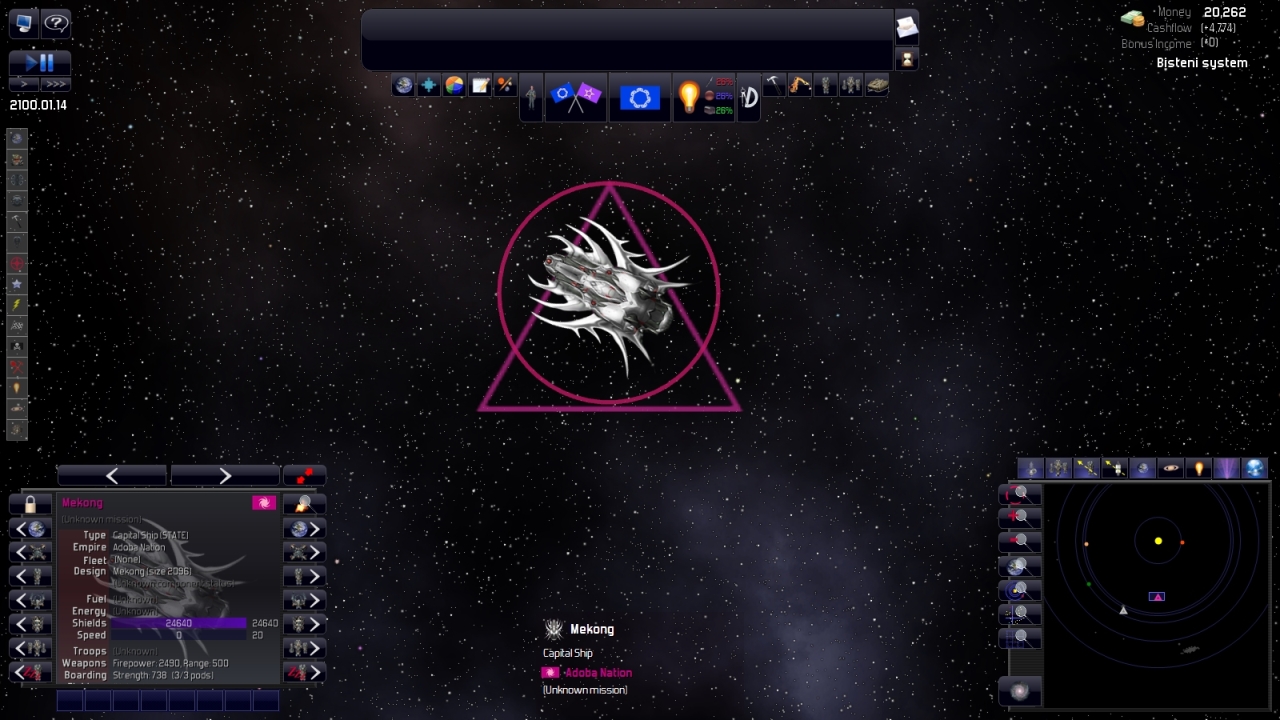1280x720 pixels.
Task: Go back with the left selection arrow
Action: coord(112,475)
